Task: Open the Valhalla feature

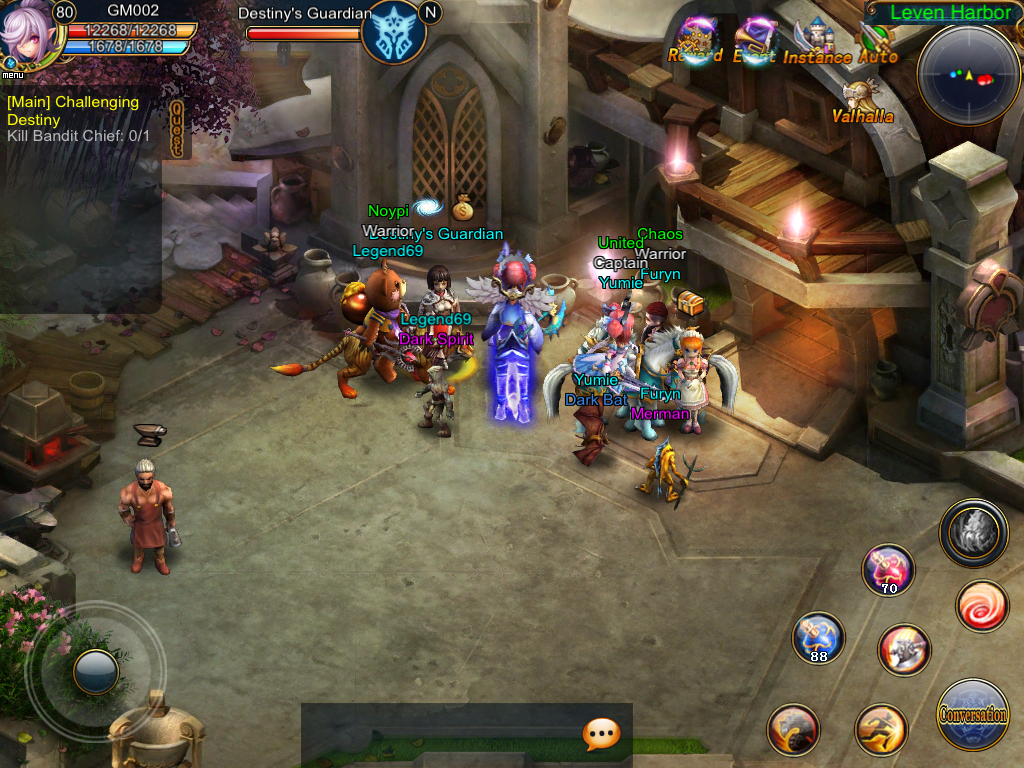Action: (x=862, y=101)
